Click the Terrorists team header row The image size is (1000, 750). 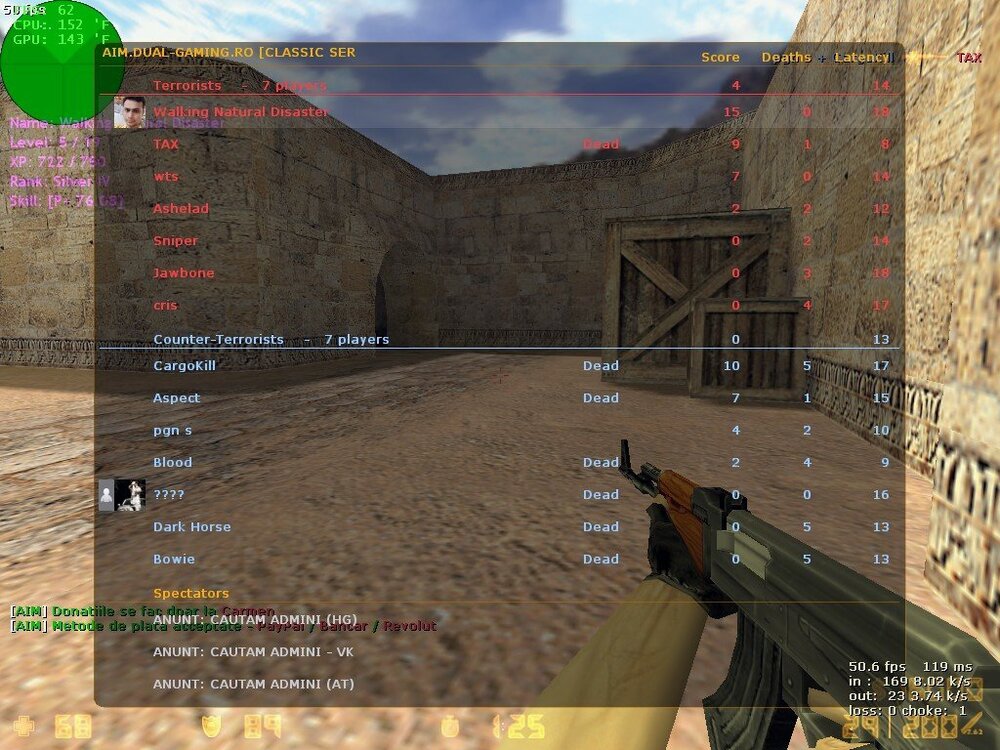click(x=240, y=86)
